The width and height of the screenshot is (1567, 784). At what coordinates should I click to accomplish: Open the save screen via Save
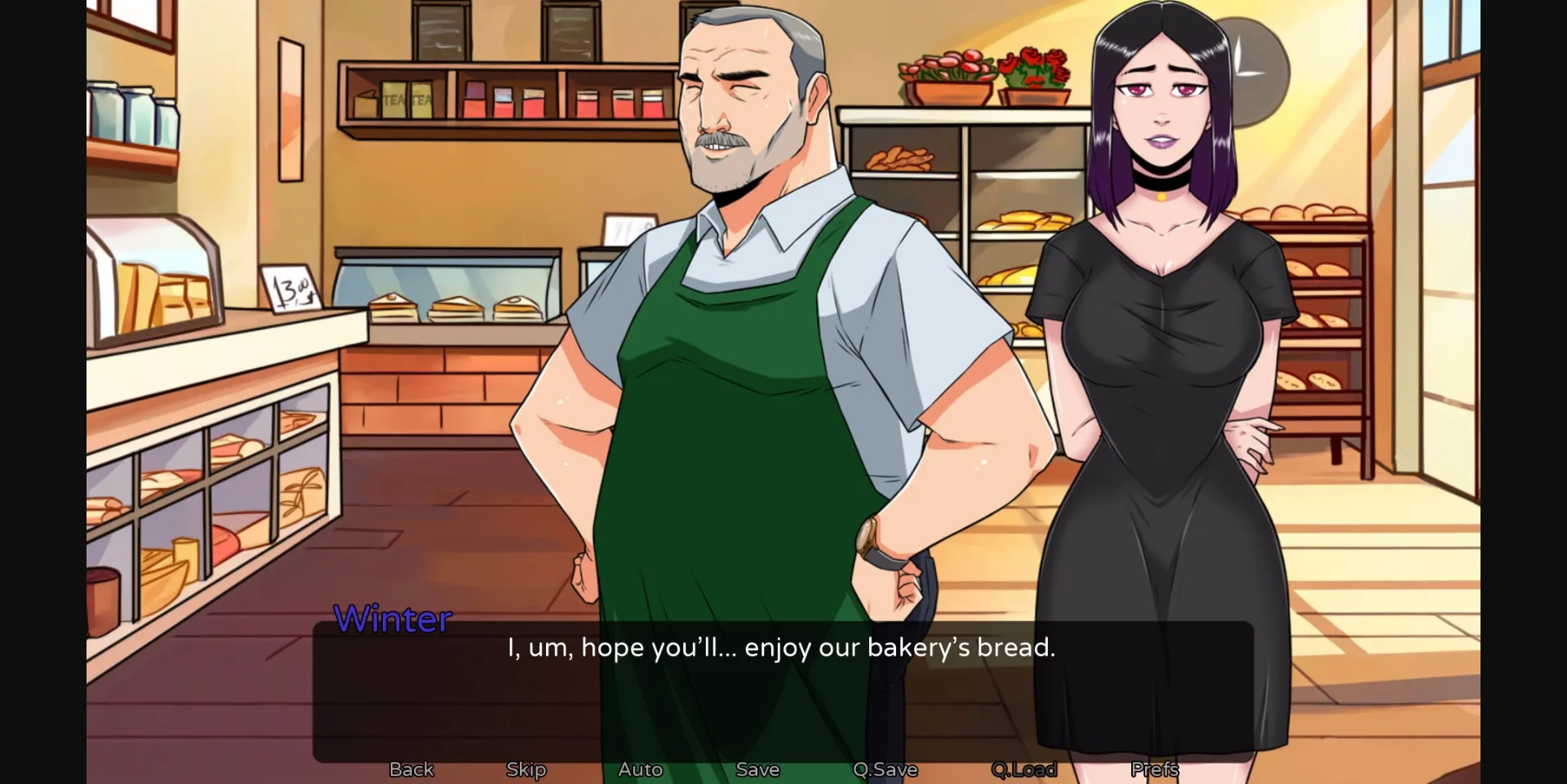757,768
